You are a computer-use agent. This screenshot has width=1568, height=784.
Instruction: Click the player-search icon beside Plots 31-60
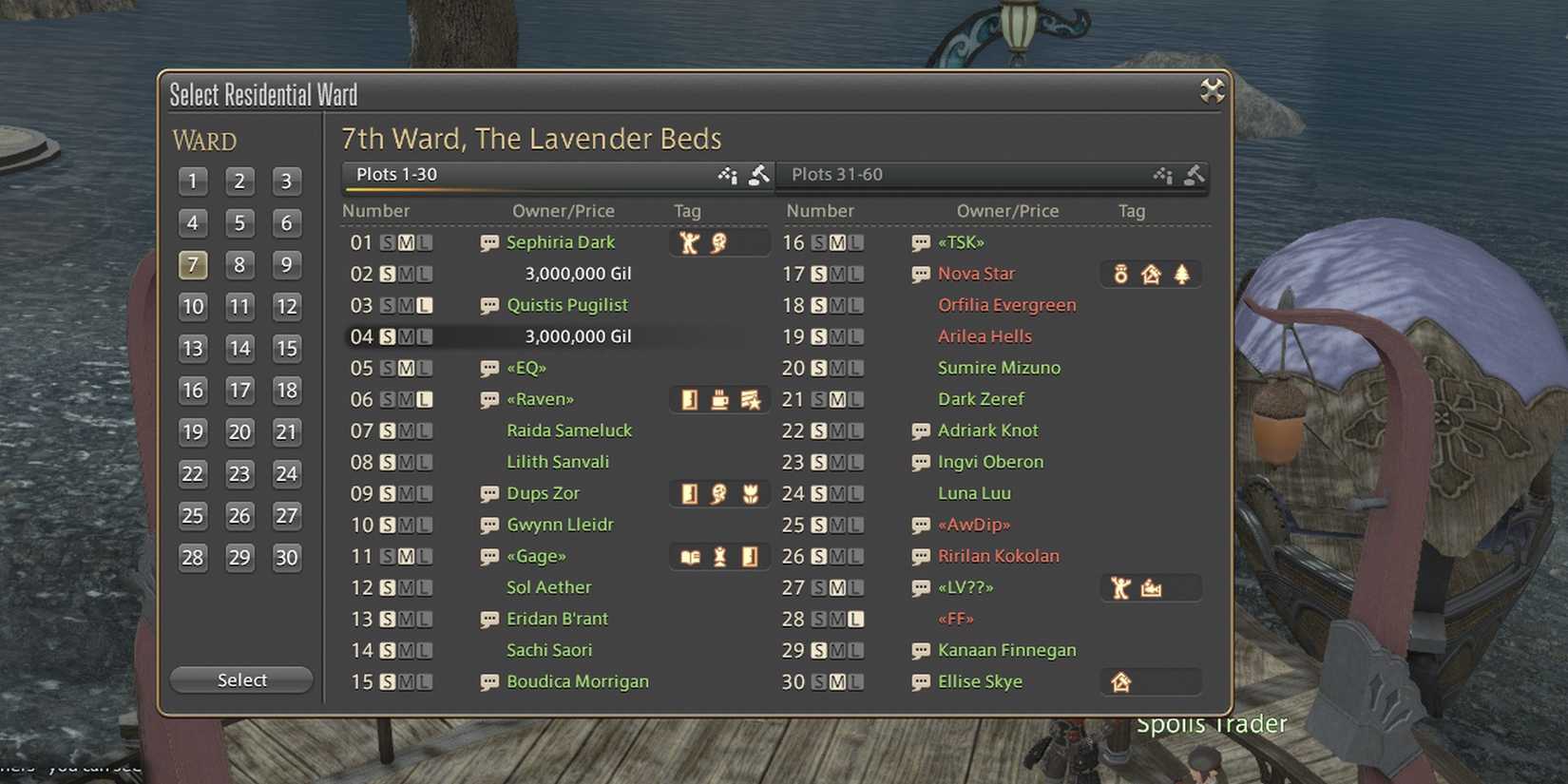point(1161,175)
